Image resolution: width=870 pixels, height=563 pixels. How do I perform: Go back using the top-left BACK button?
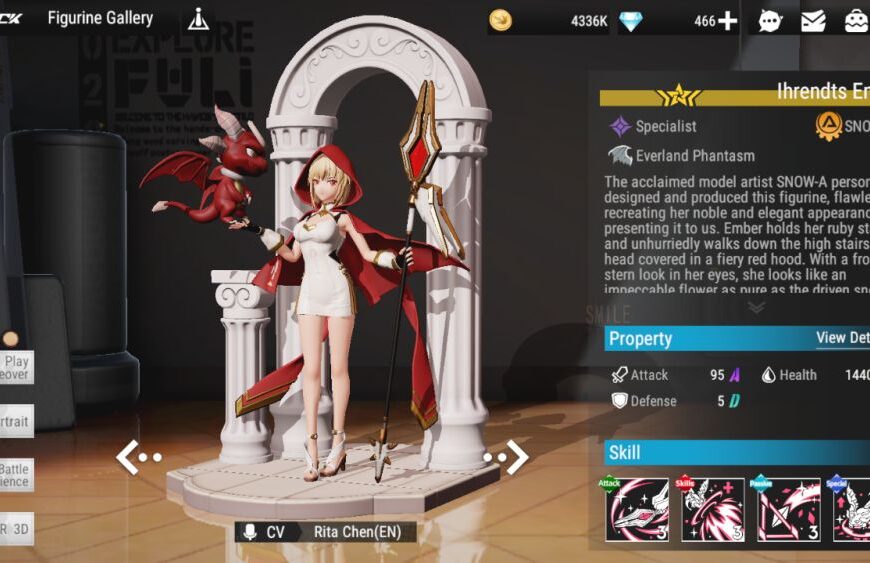point(10,18)
